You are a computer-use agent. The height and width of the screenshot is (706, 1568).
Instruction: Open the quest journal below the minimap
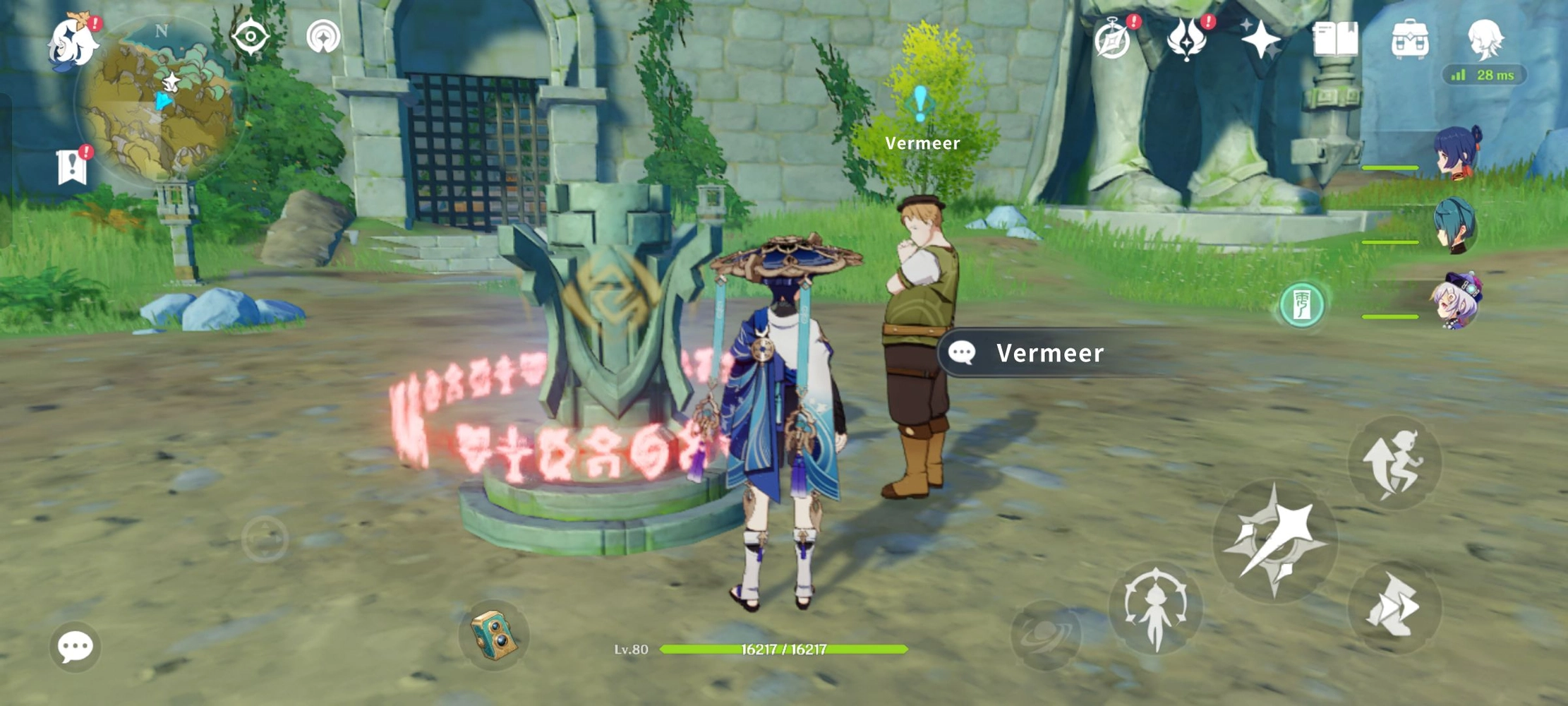72,167
